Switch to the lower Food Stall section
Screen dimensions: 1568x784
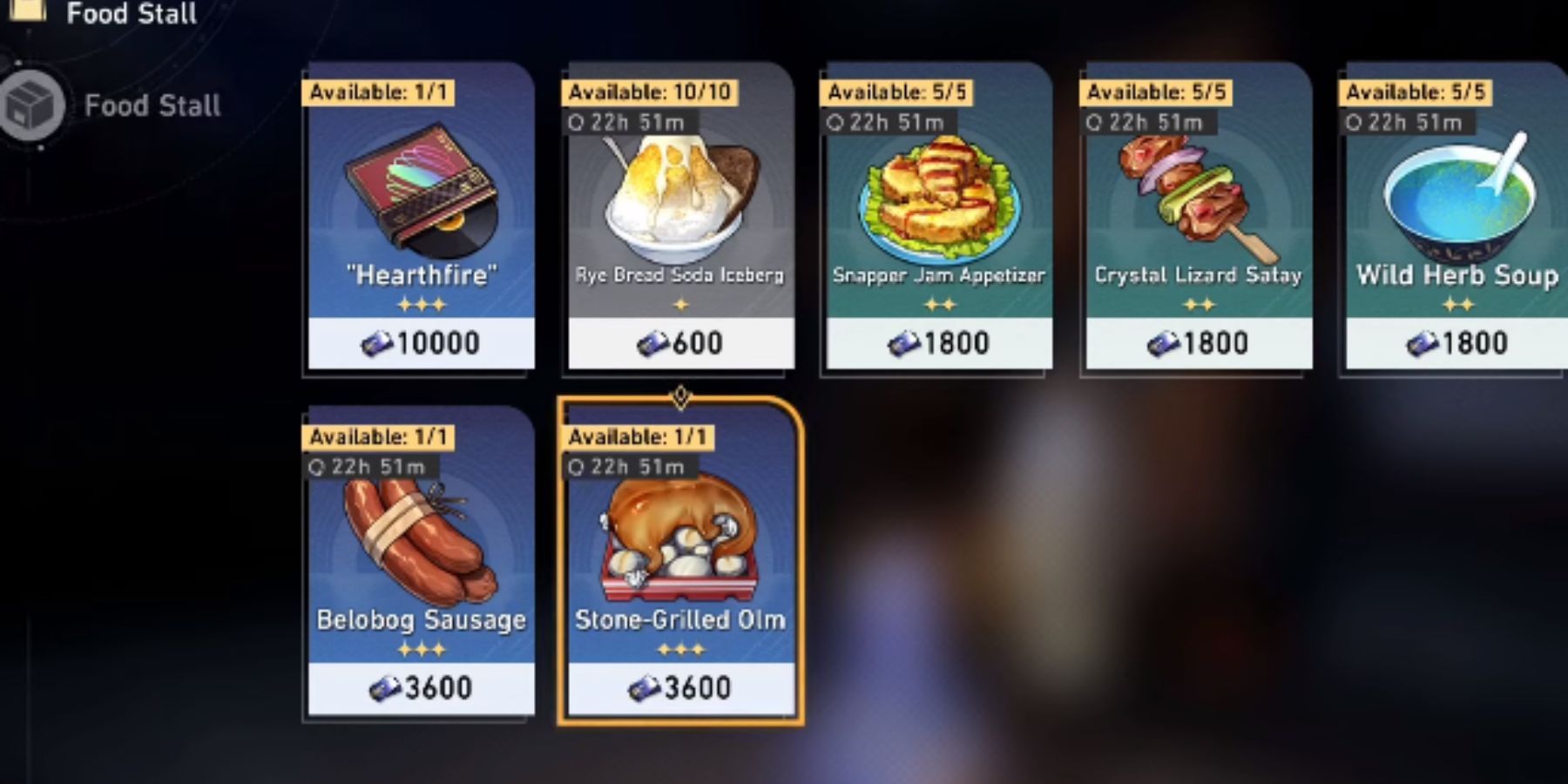click(152, 105)
